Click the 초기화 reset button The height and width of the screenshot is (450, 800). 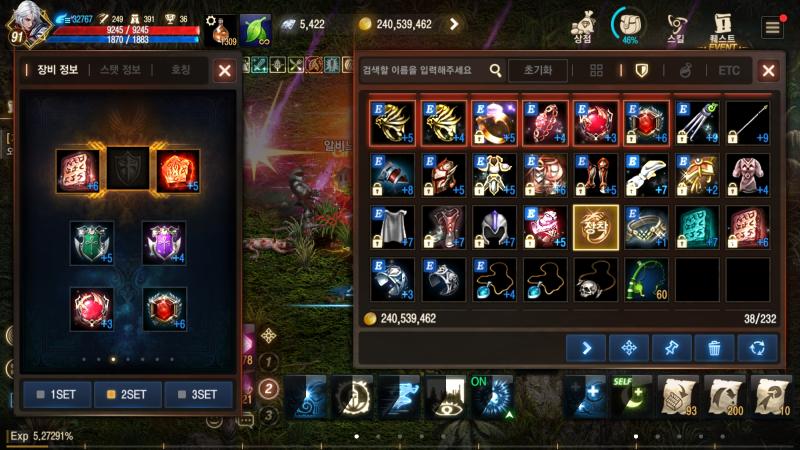click(537, 70)
